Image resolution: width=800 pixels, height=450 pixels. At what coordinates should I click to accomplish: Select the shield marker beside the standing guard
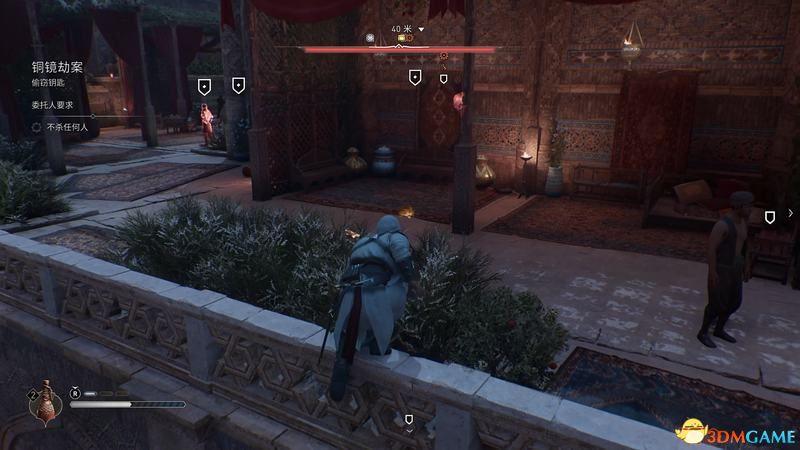point(769,217)
